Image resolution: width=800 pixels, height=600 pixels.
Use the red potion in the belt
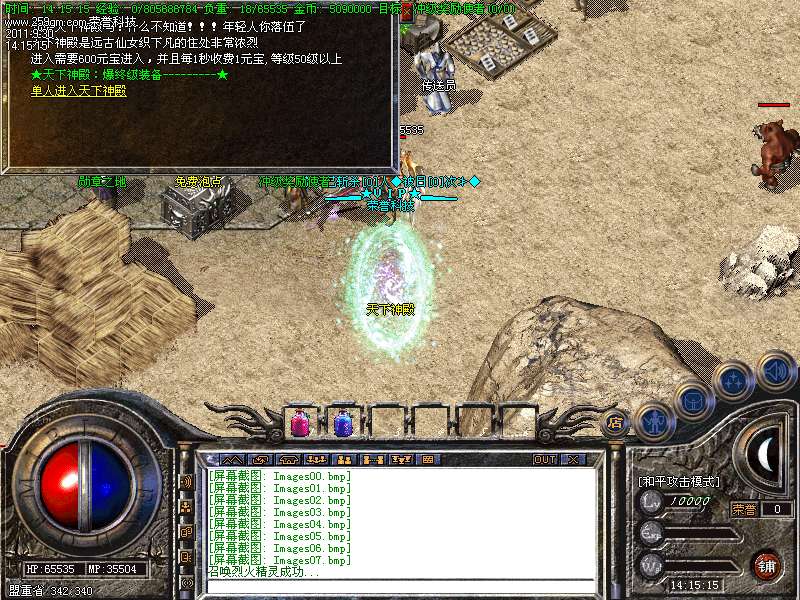(x=299, y=423)
